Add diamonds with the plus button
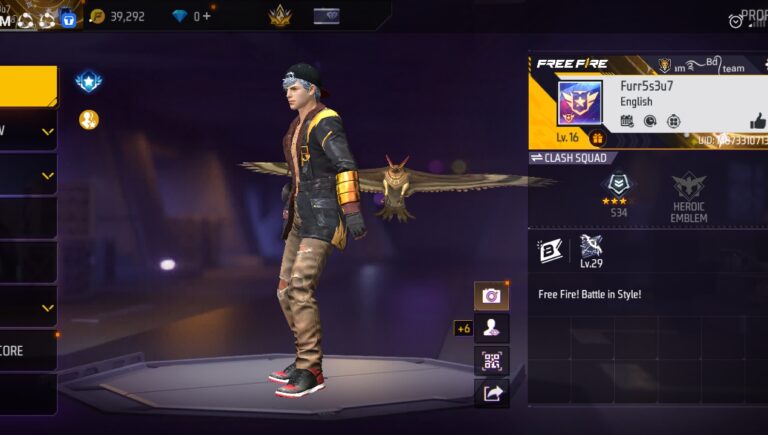768x435 pixels. [x=208, y=16]
